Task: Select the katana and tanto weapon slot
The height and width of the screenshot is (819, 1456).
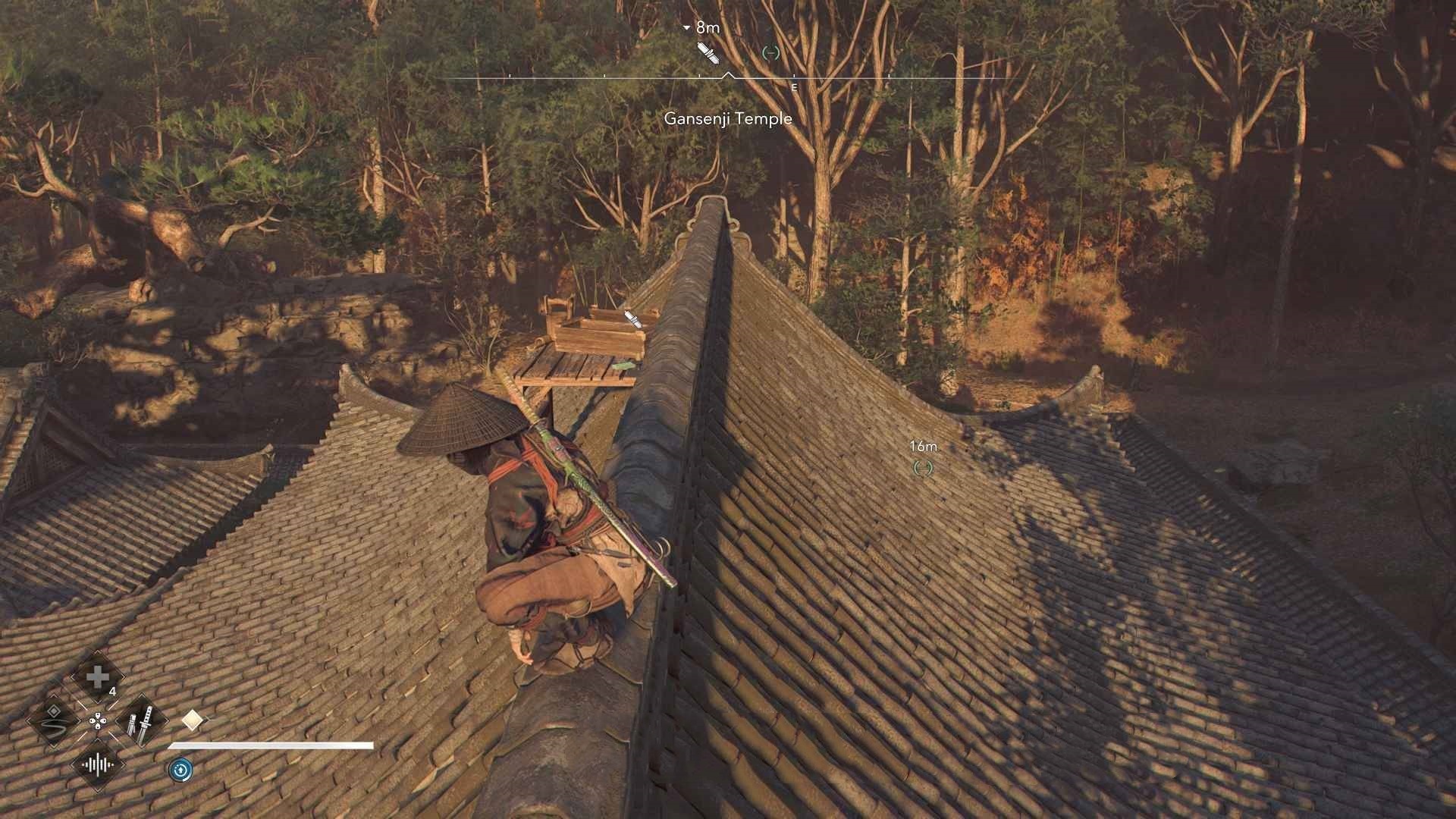Action: click(x=142, y=721)
